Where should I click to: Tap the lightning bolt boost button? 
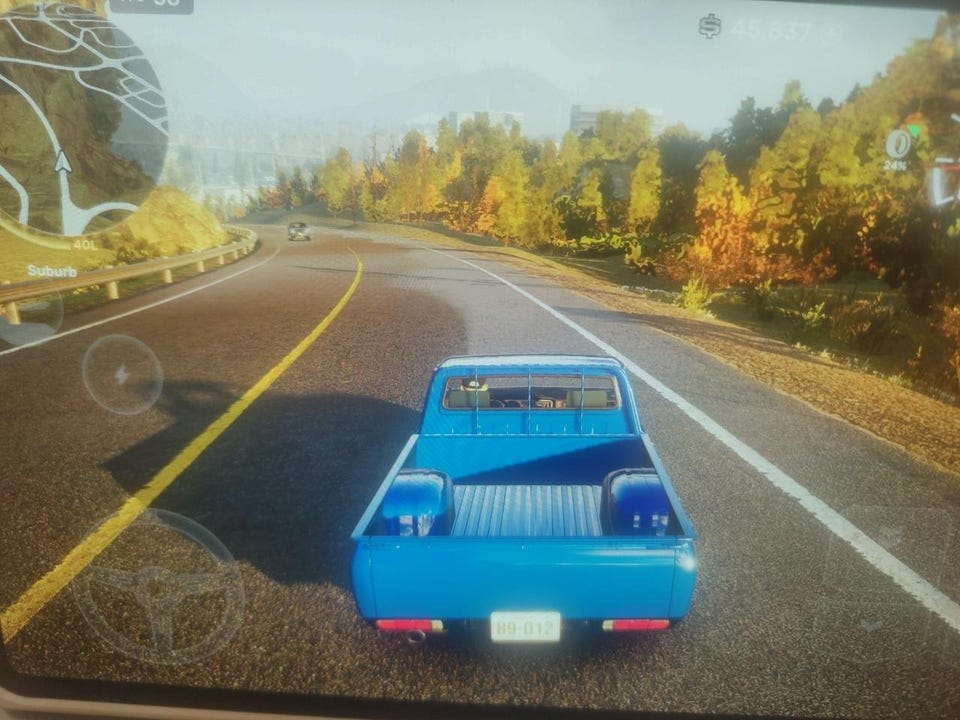122,375
